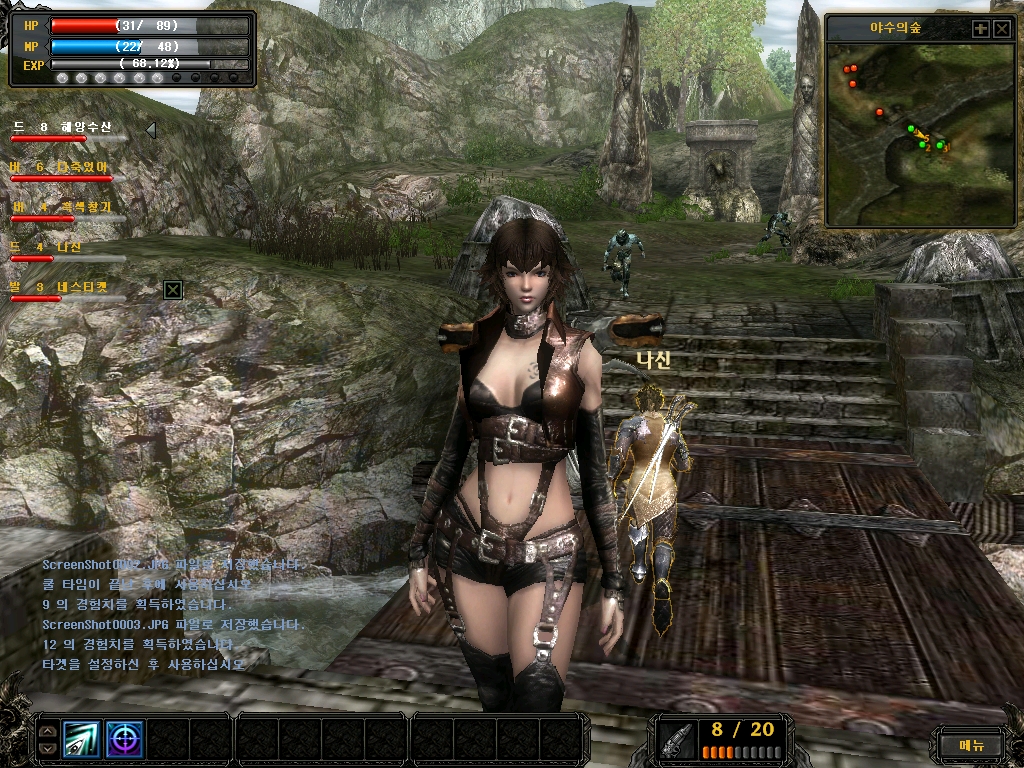
Task: Click the equipped weapon icon beside ammo count
Action: pos(677,740)
